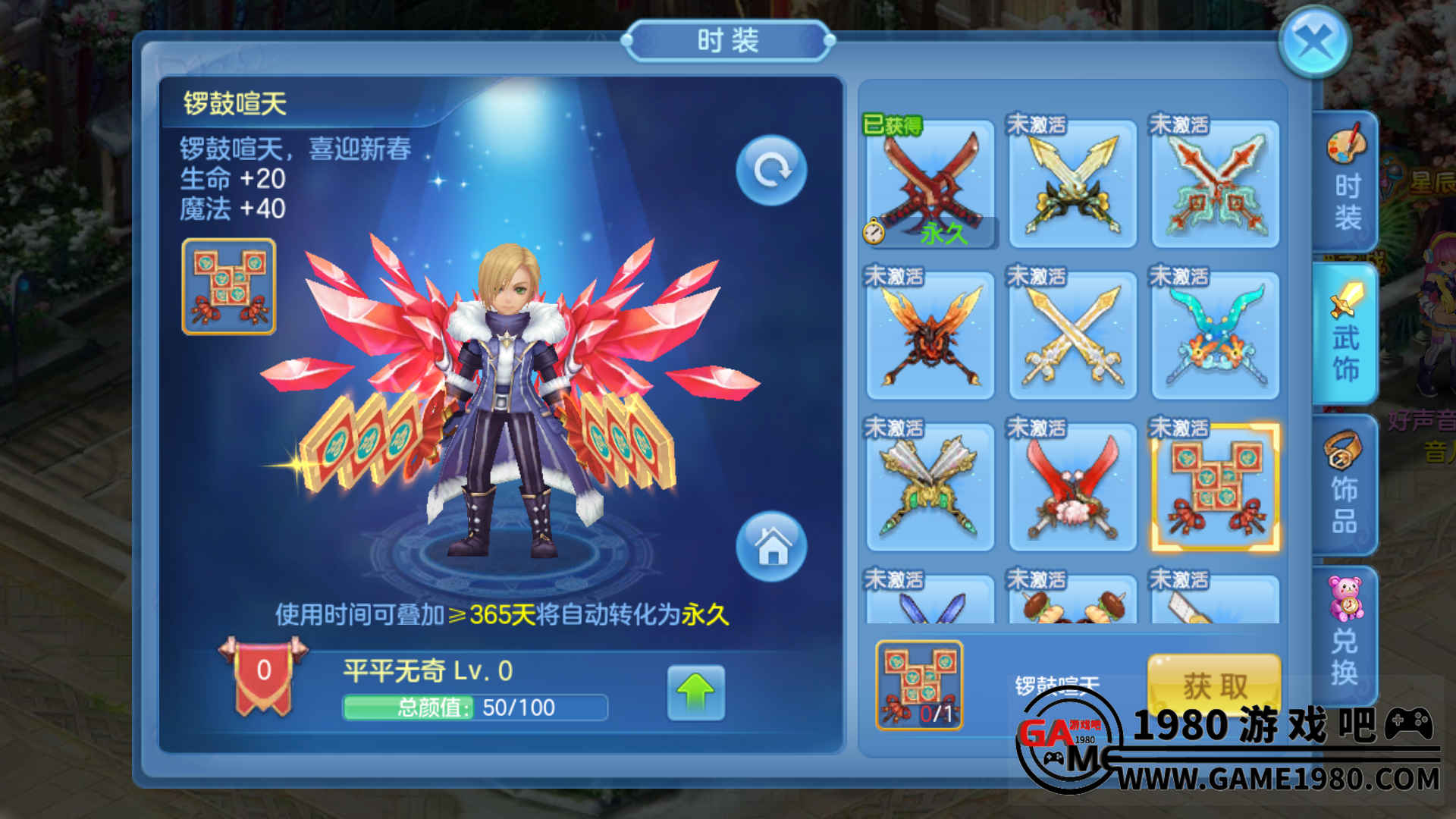Open the 武饰 weapon skins tab
Viewport: 1456px width, 819px height.
click(x=1346, y=334)
